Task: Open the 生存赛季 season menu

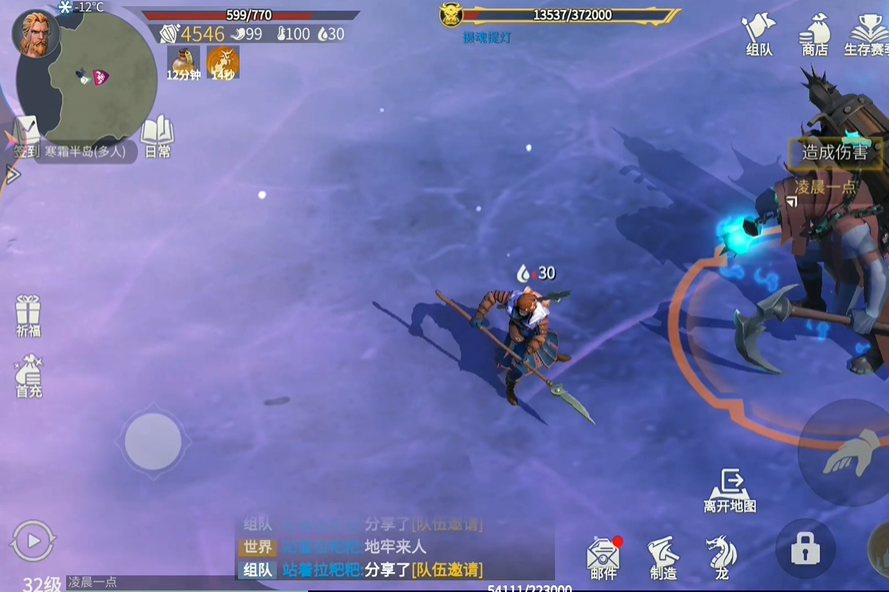Action: click(868, 33)
